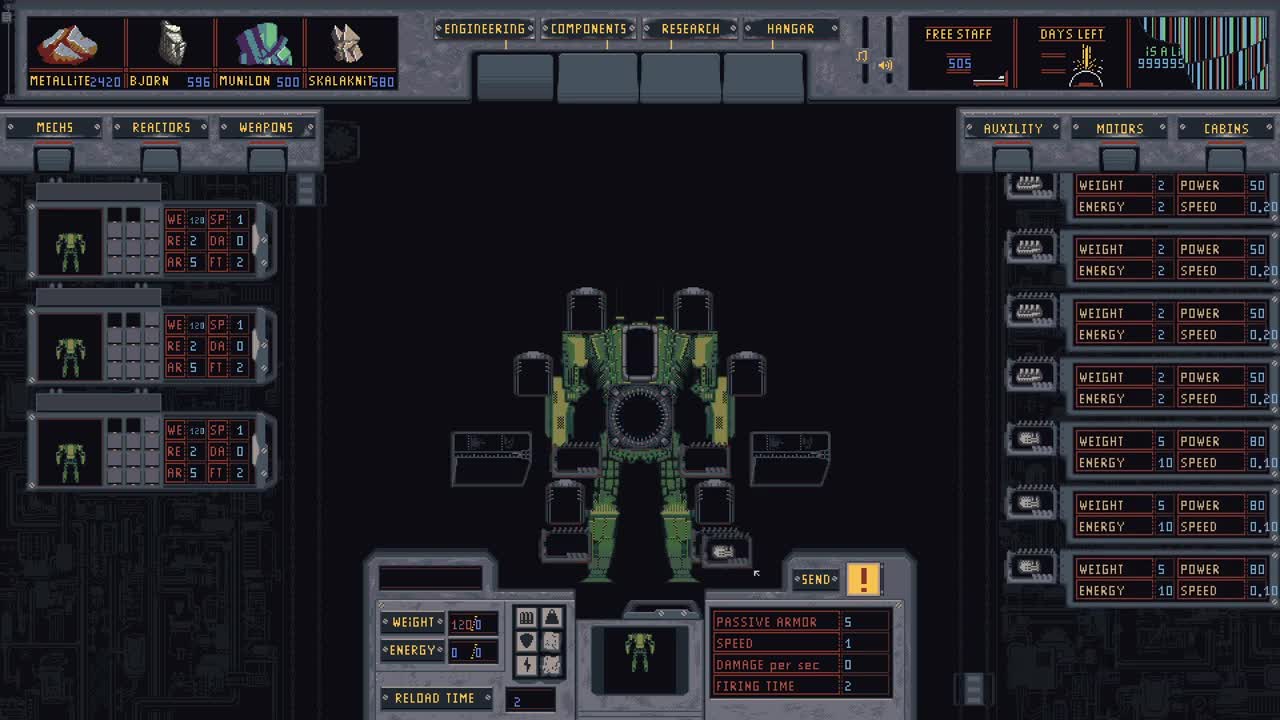Image resolution: width=1280 pixels, height=720 pixels.
Task: Open the COMPONENTS tab
Action: tap(588, 28)
